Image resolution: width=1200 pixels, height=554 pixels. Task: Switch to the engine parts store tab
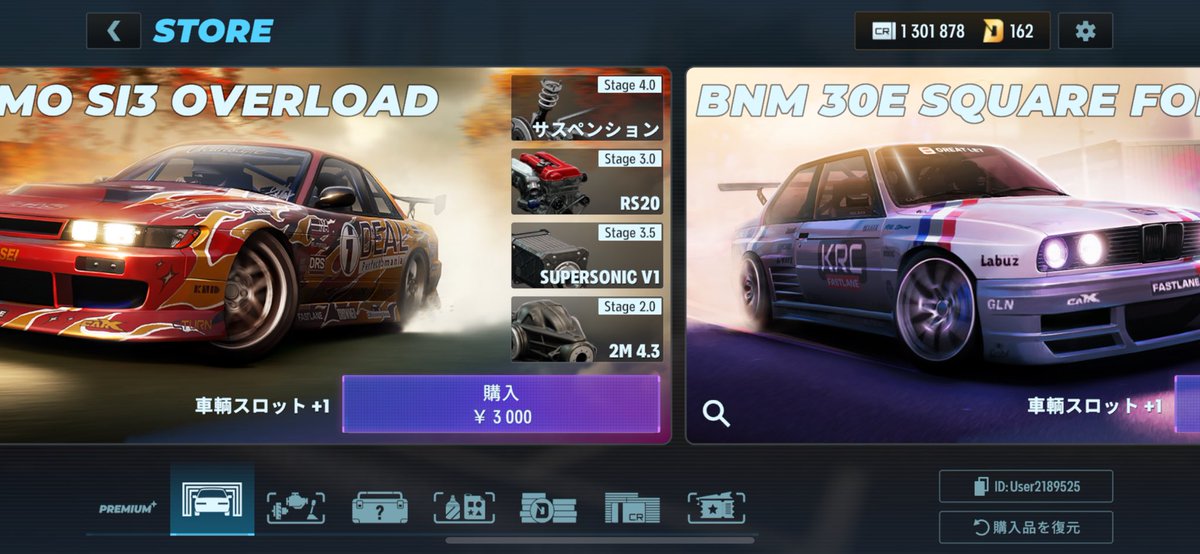click(x=296, y=508)
